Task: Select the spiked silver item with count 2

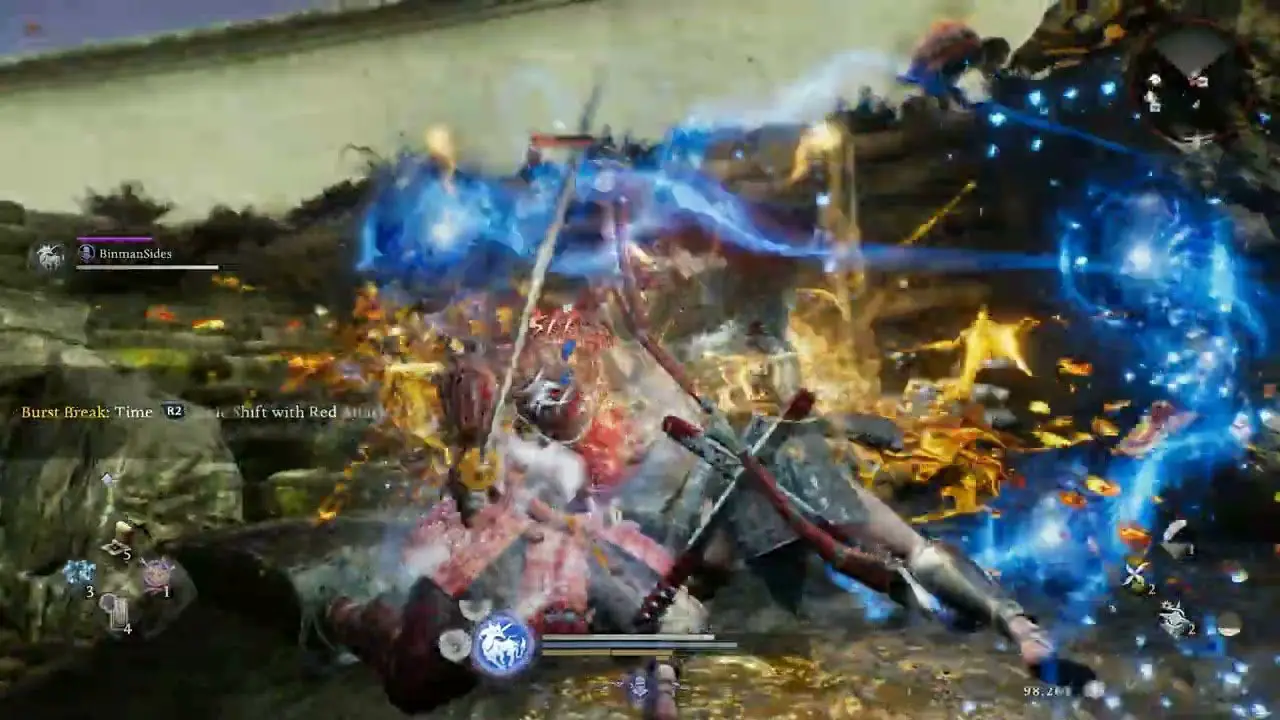Action: pos(1176,617)
